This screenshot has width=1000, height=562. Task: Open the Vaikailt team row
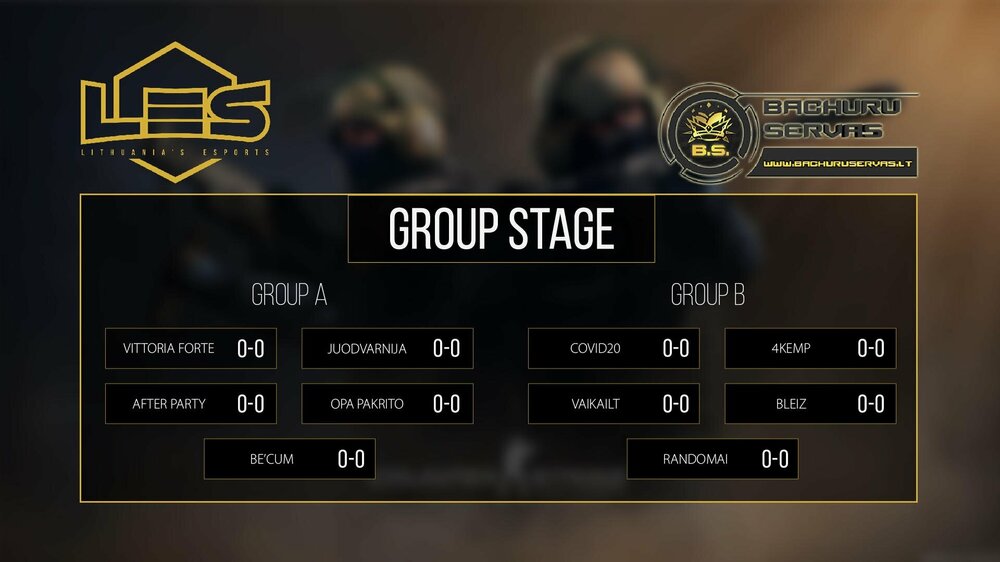[613, 404]
